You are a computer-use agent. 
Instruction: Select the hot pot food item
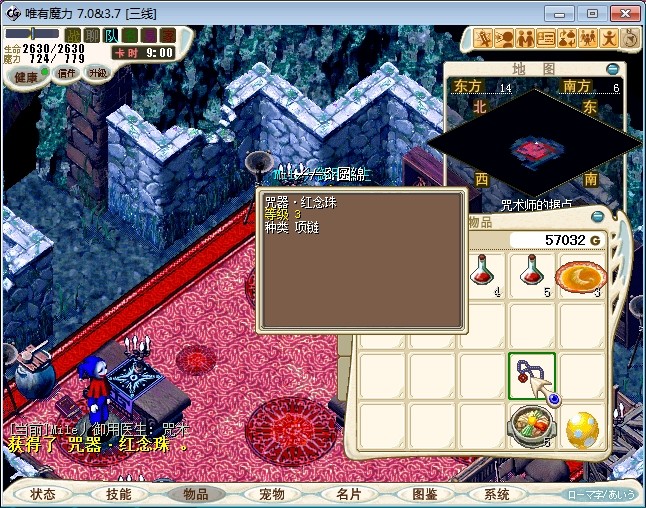click(531, 427)
